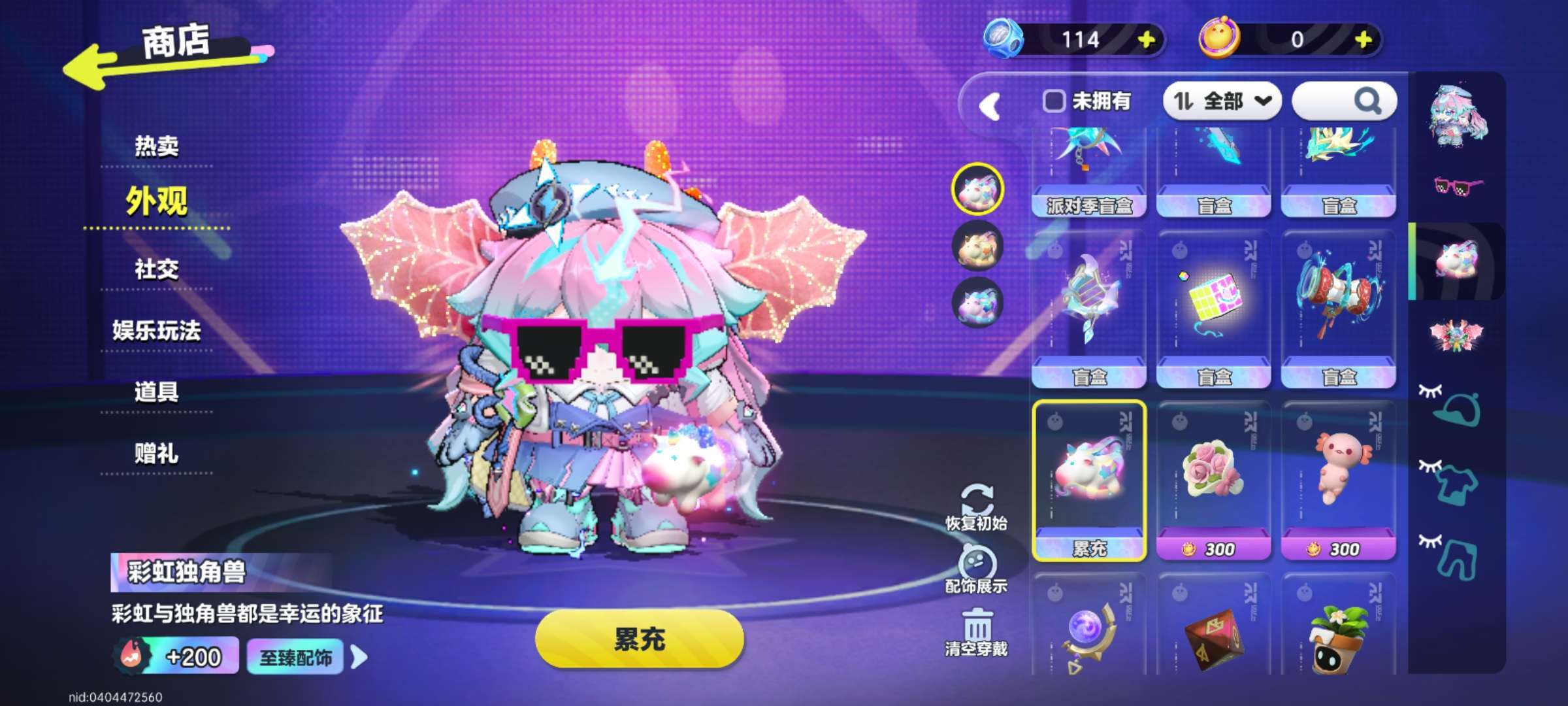Image resolution: width=1568 pixels, height=706 pixels.
Task: Switch to the 社交 category
Action: [x=156, y=269]
